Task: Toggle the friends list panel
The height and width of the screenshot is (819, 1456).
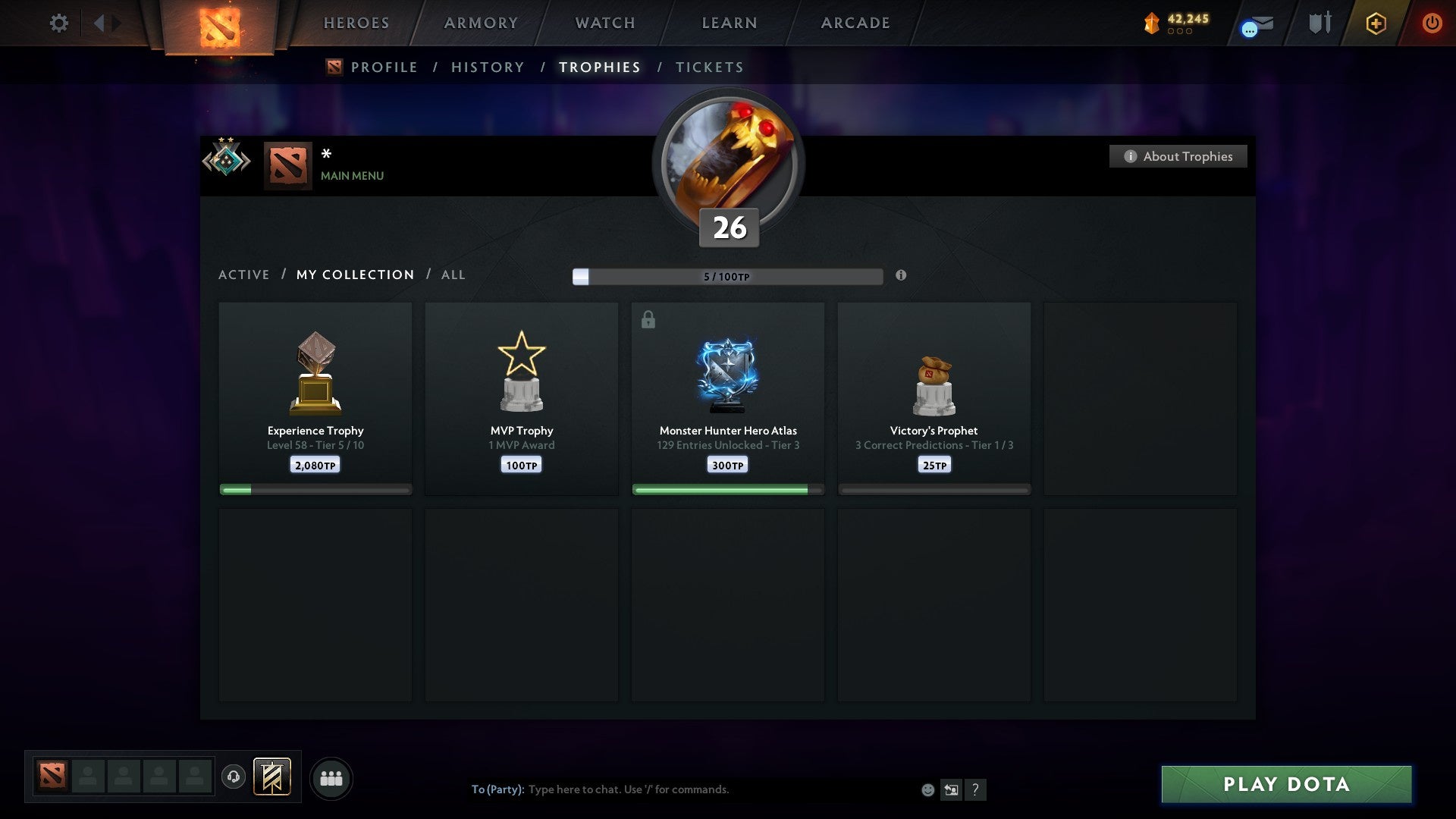Action: 331,778
